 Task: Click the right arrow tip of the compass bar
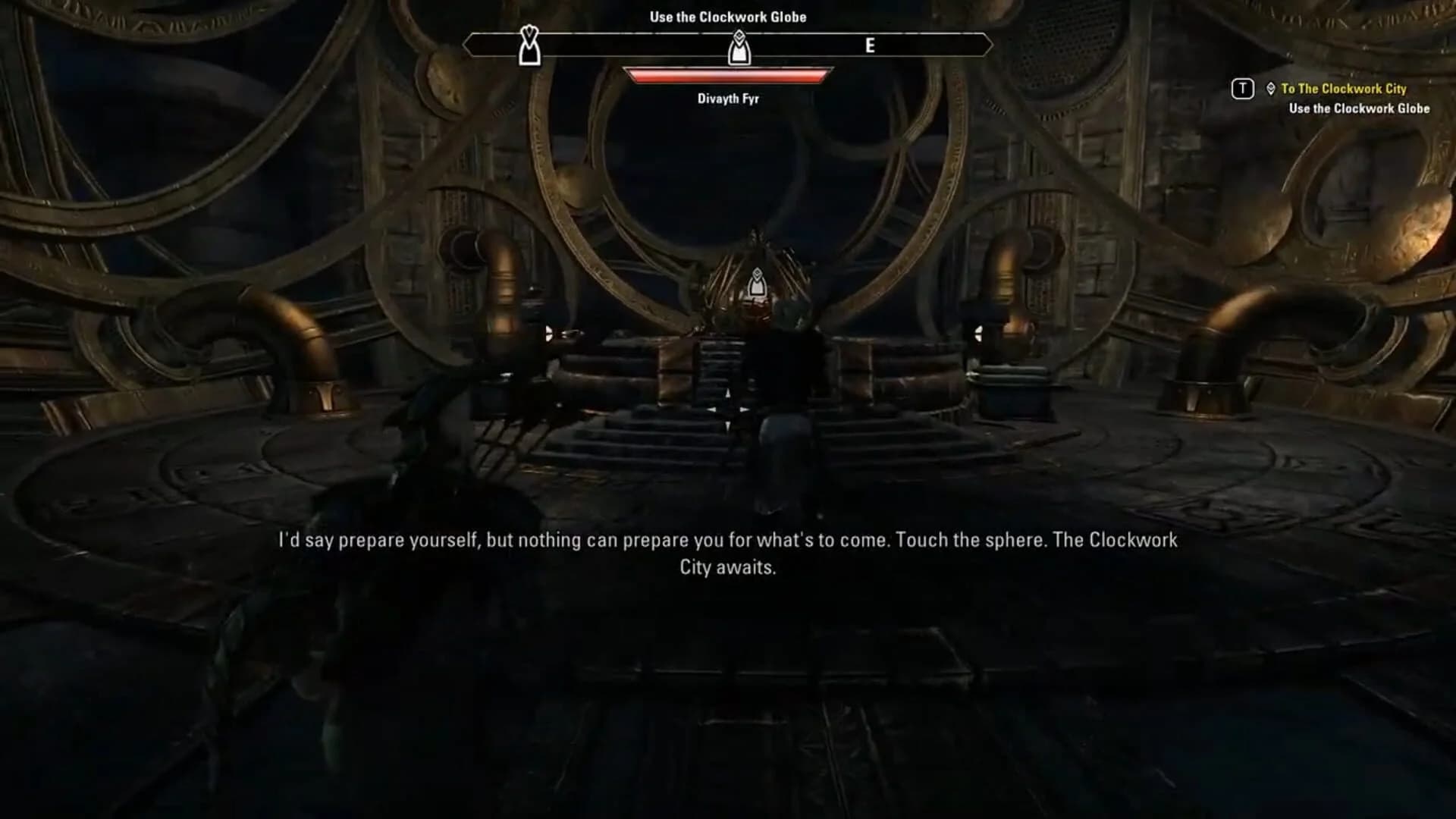pos(992,44)
